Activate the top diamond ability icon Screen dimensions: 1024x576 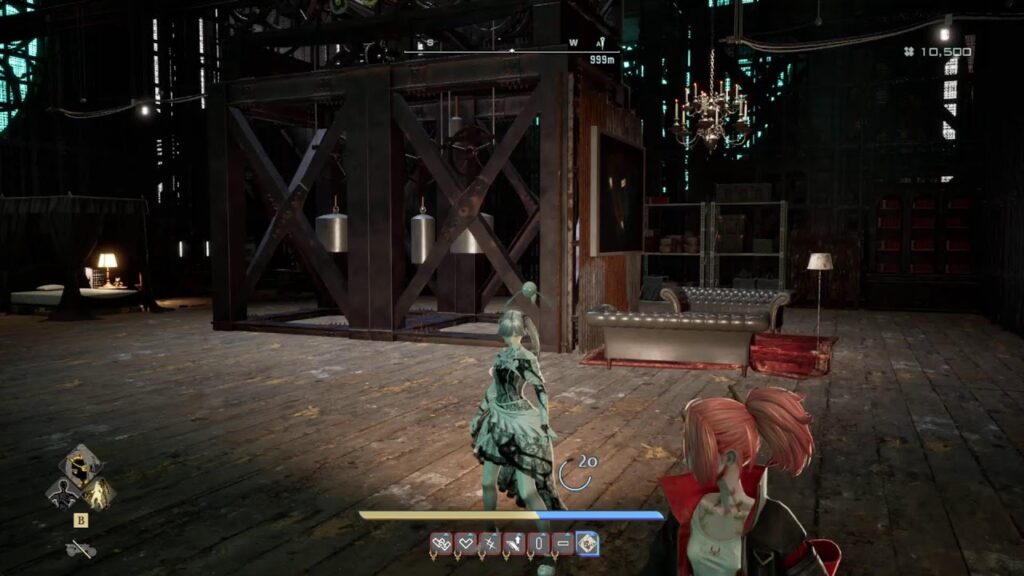coord(80,465)
